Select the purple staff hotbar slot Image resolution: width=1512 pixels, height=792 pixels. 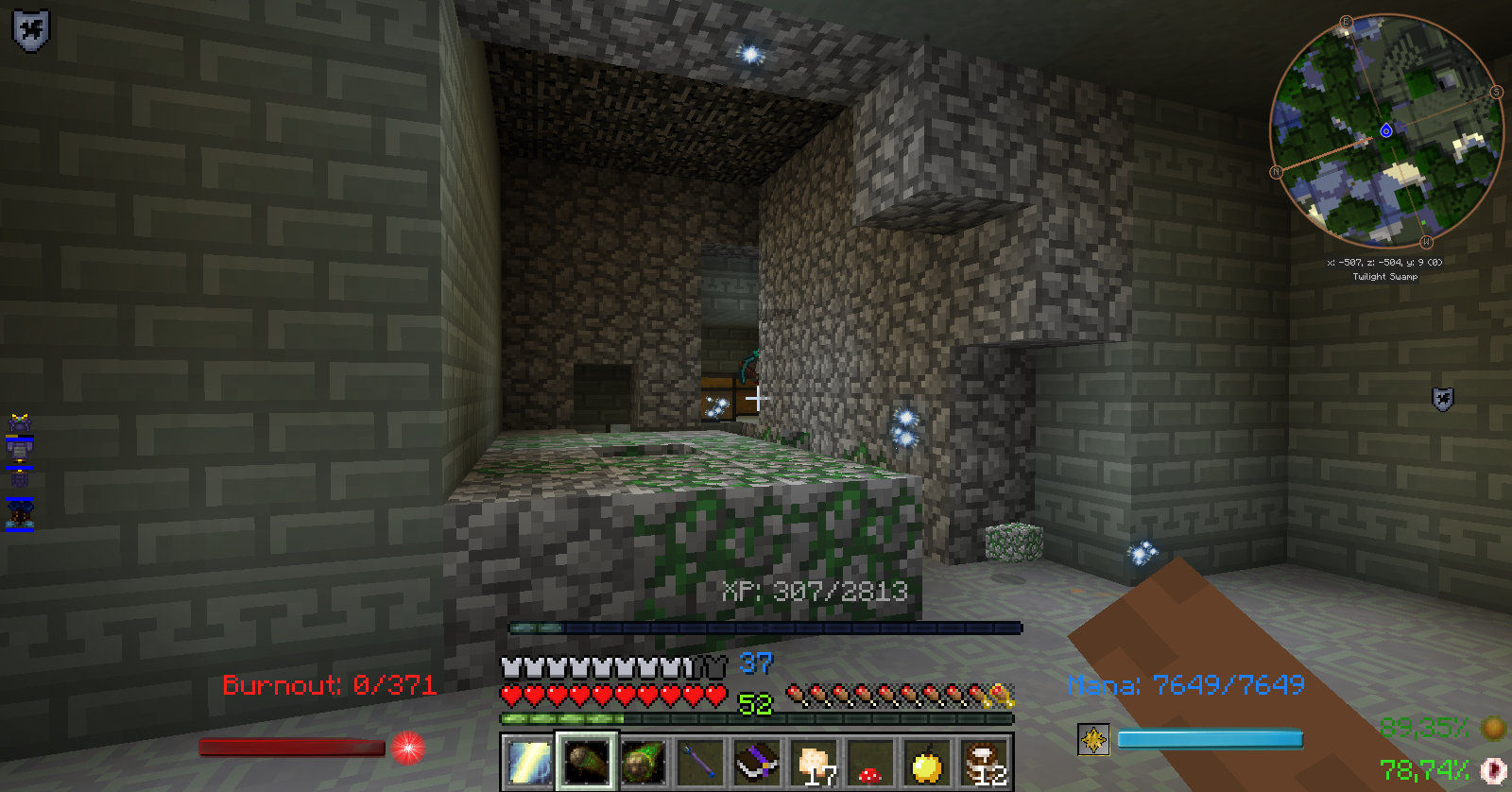pos(700,762)
